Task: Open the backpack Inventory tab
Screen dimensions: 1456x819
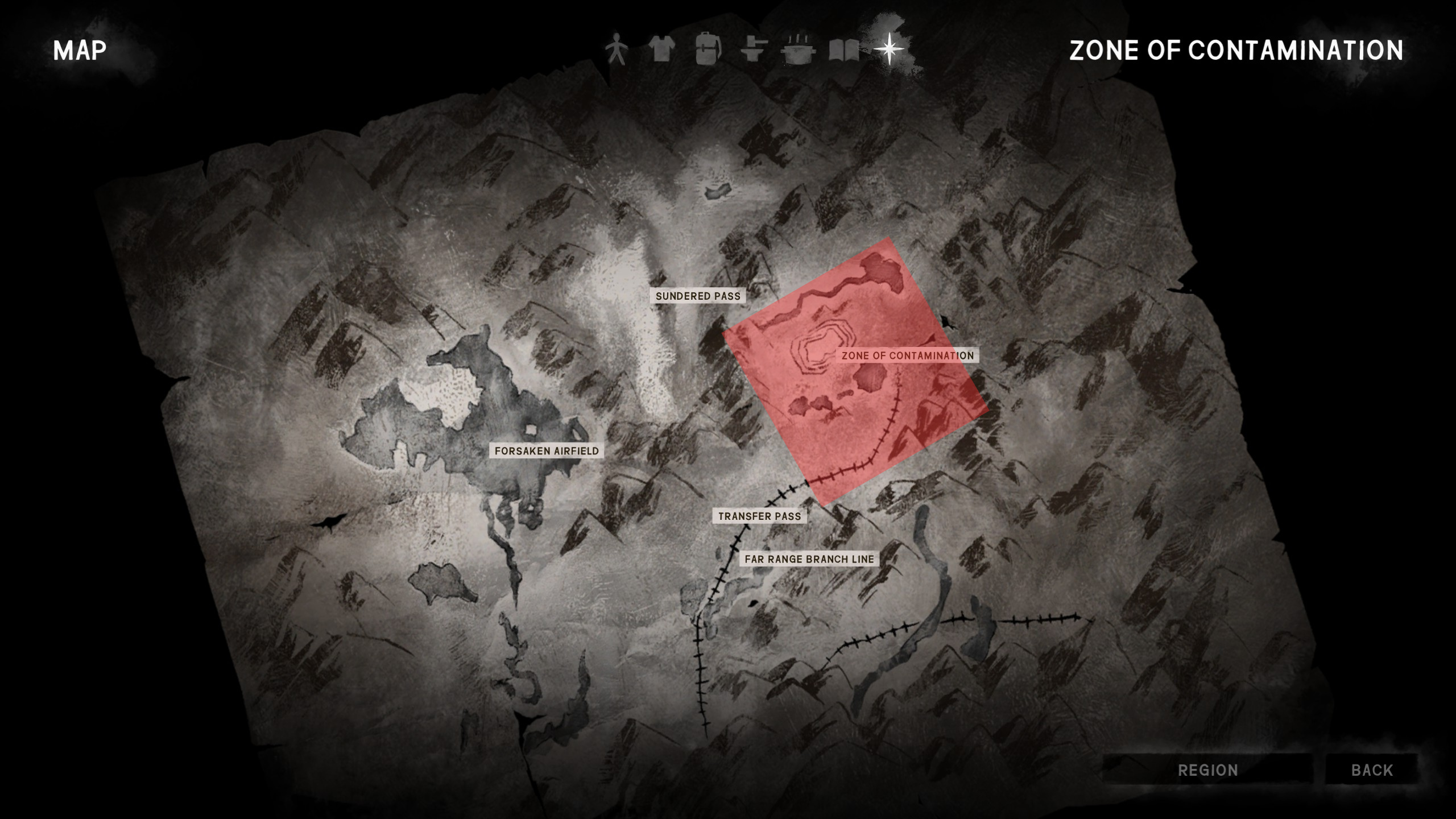Action: 708,50
